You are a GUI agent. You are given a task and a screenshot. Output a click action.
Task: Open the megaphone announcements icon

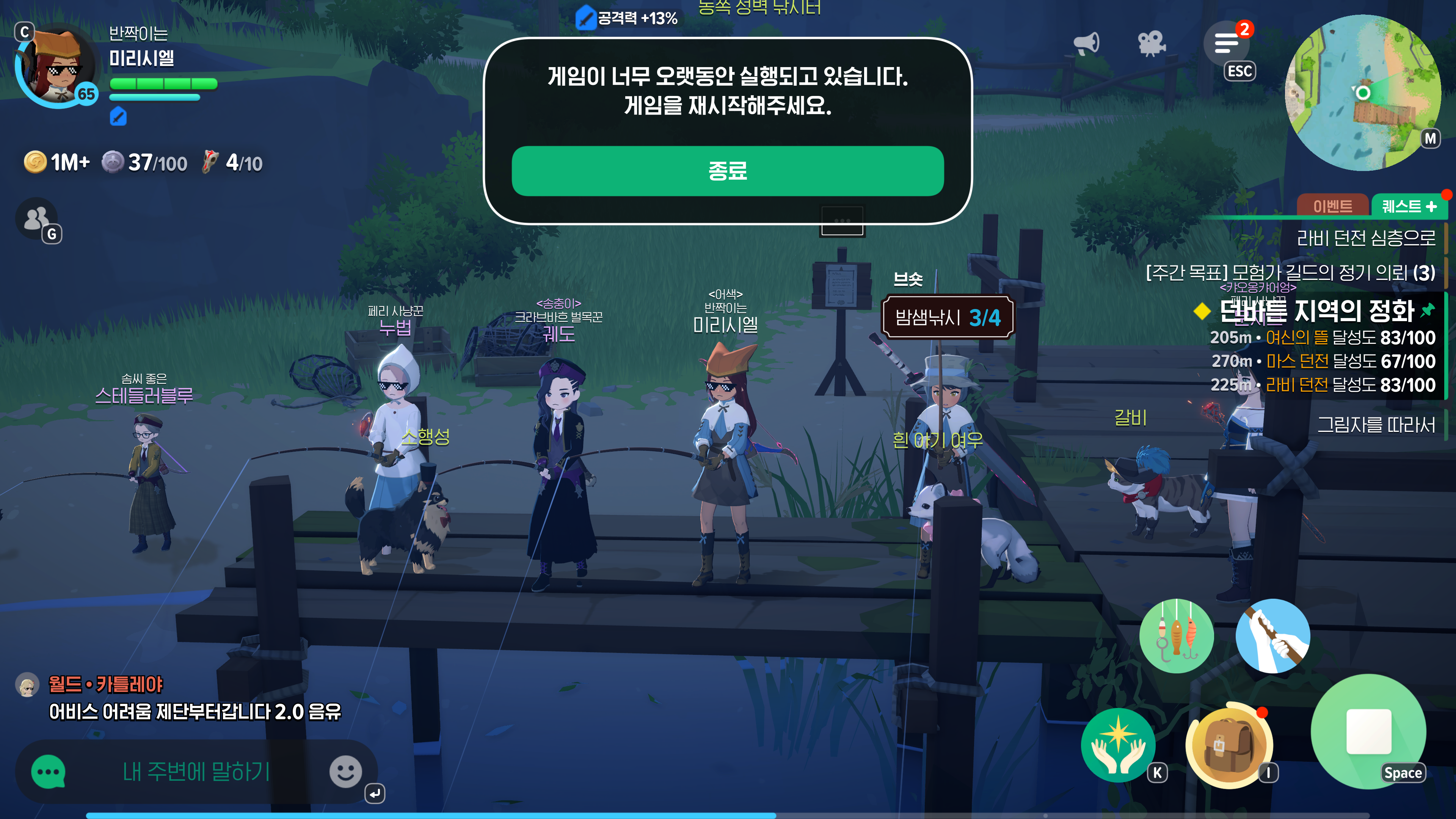[1086, 43]
